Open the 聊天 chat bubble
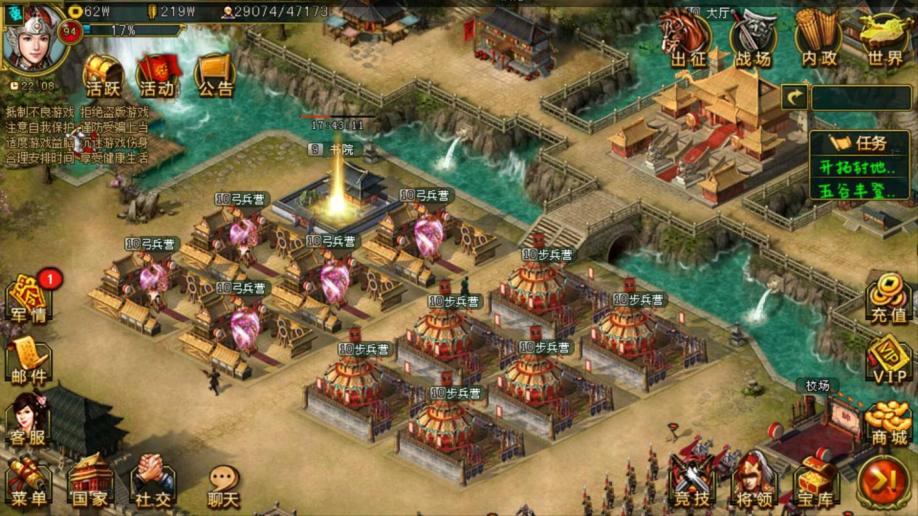The height and width of the screenshot is (516, 918). (x=223, y=485)
